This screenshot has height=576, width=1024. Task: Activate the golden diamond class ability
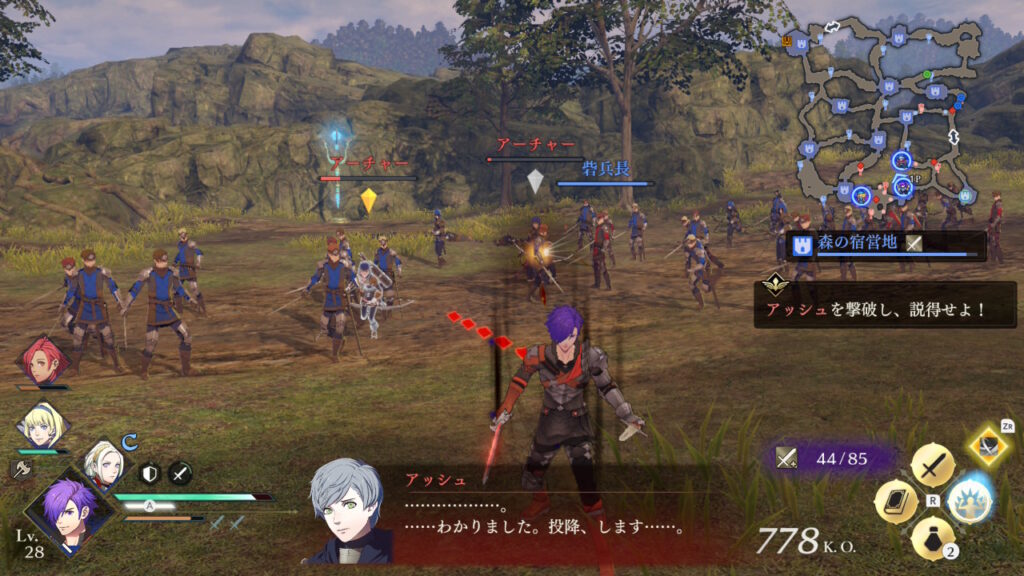click(x=988, y=444)
